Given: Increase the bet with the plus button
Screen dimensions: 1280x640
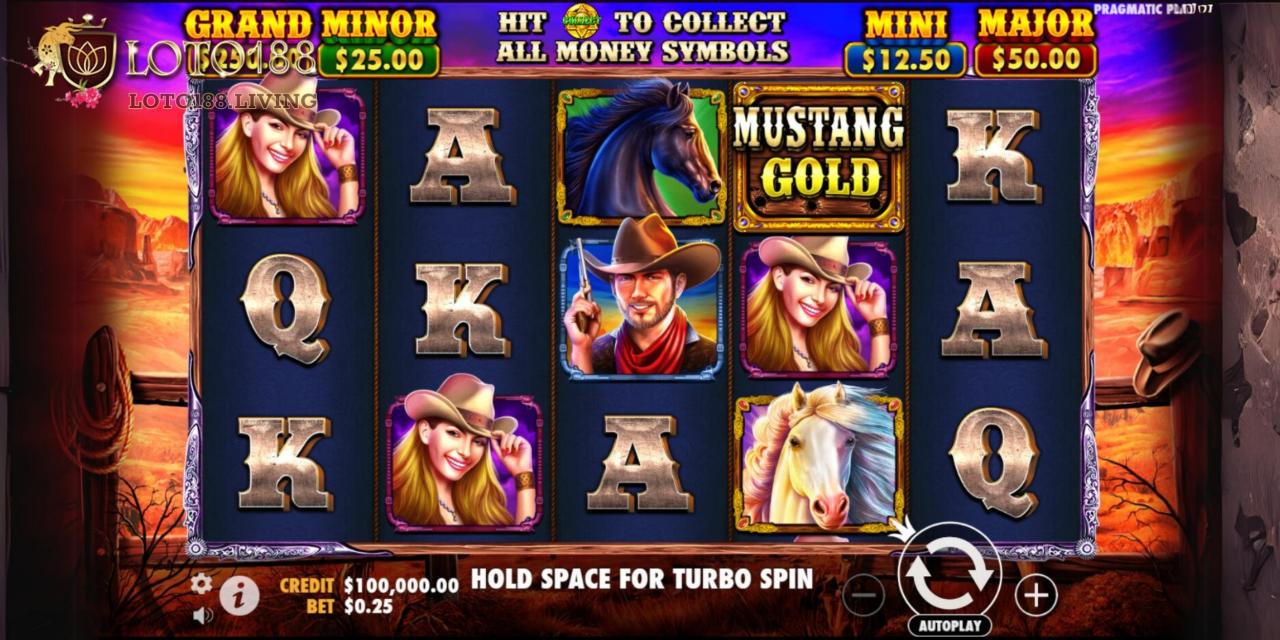Looking at the screenshot, I should click(x=1036, y=596).
